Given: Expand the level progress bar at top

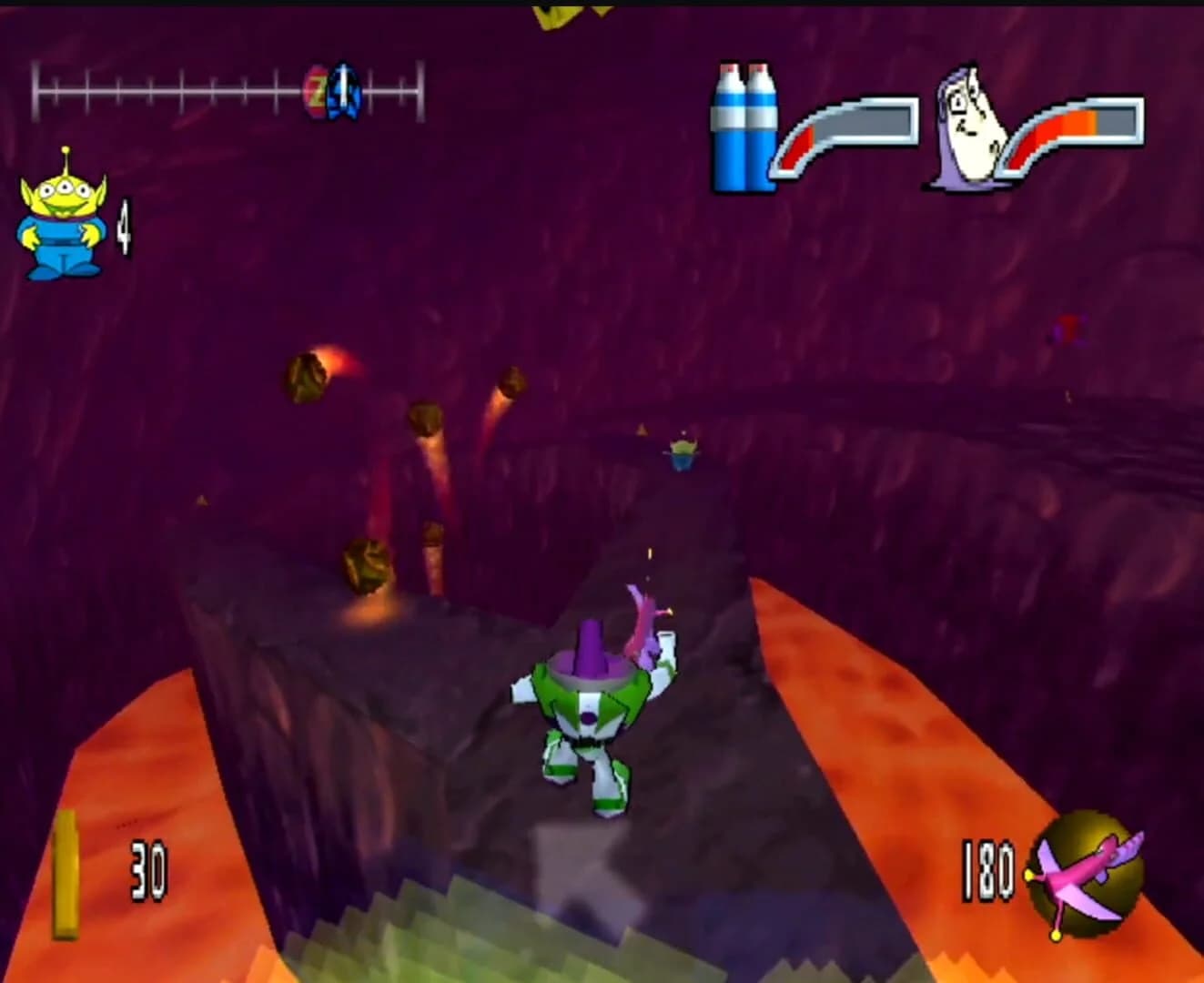Looking at the screenshot, I should [228, 88].
